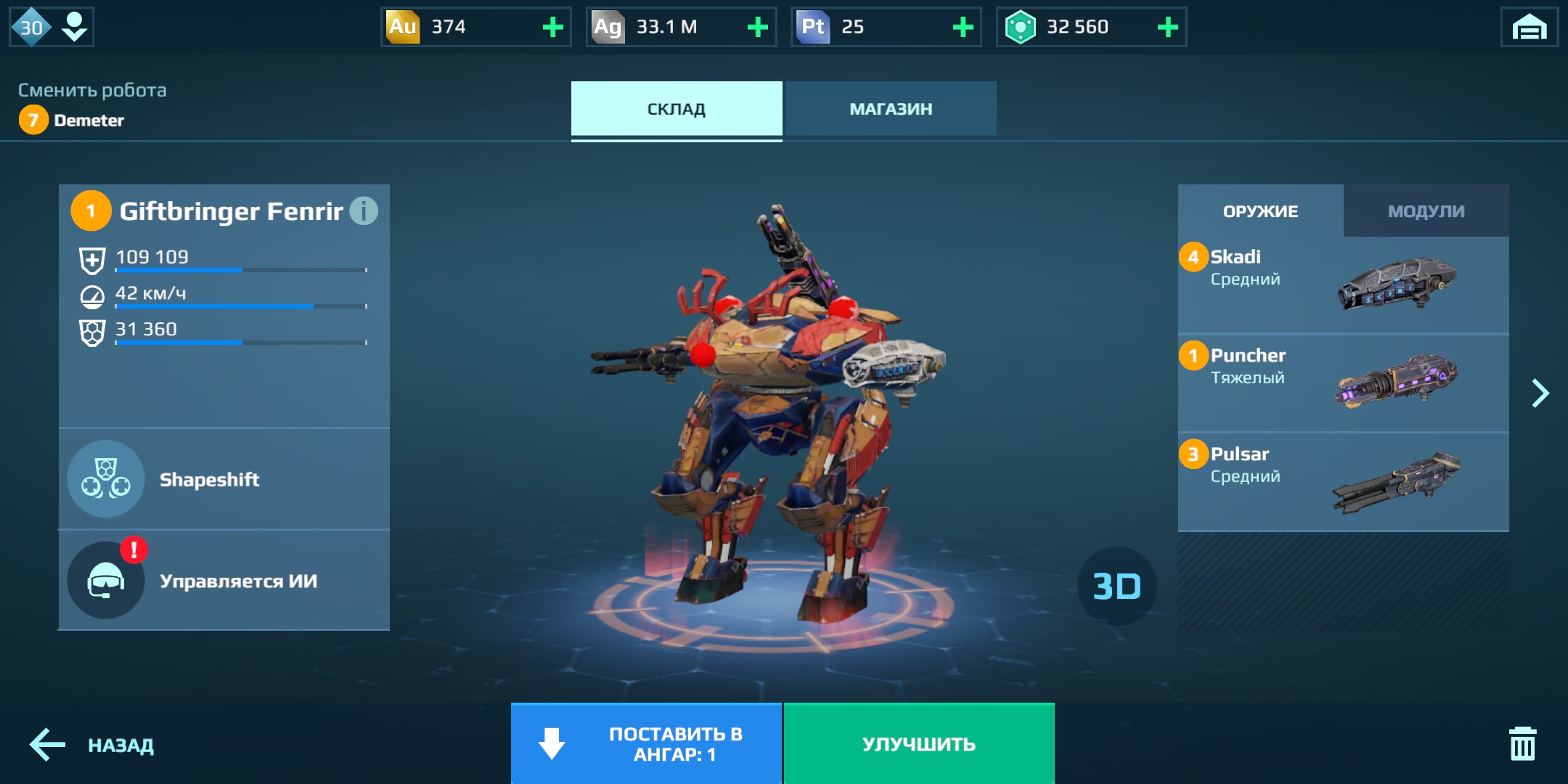Show the Оружие tab
The image size is (1568, 784).
(x=1260, y=211)
